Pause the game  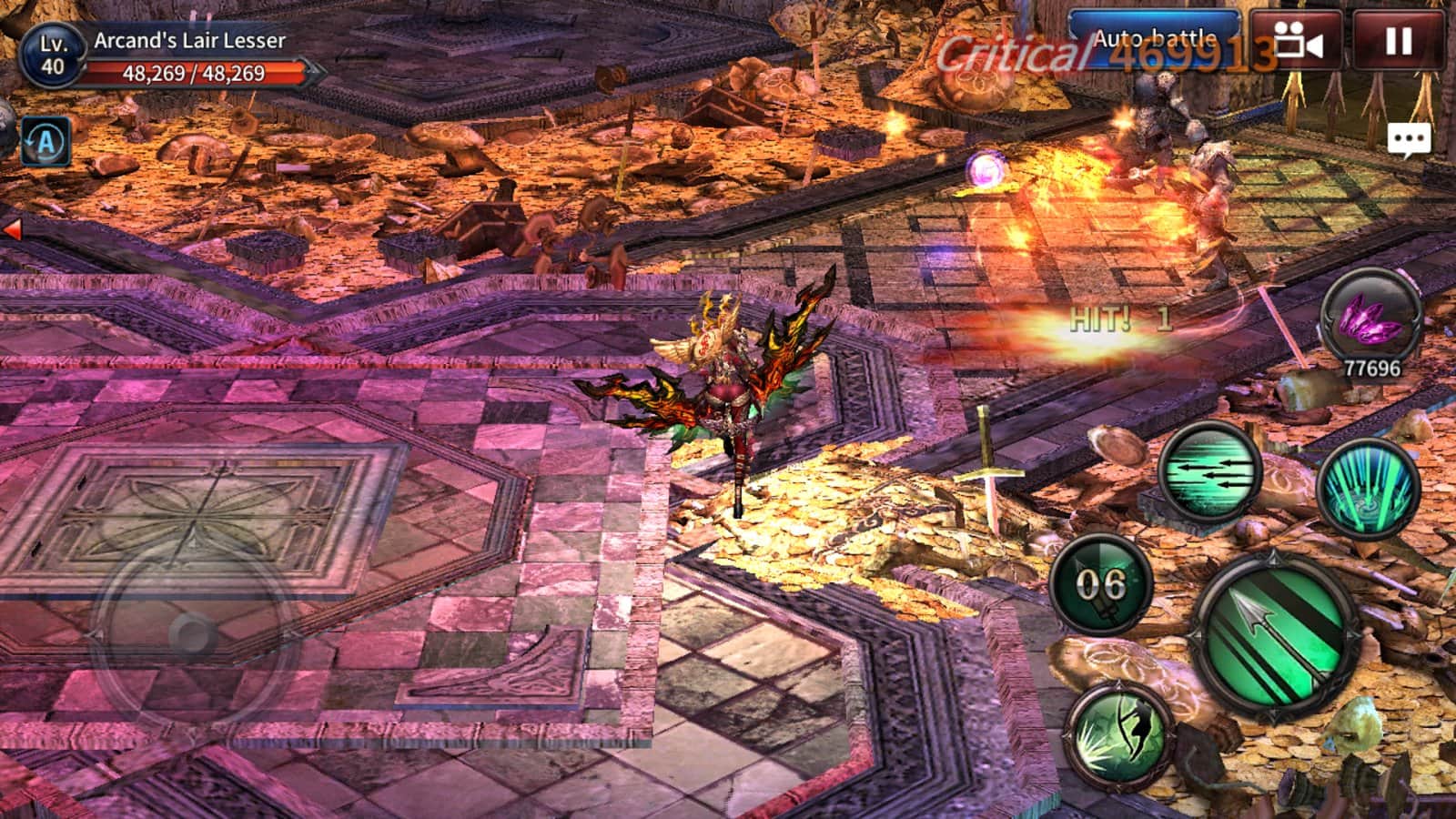tap(1398, 41)
